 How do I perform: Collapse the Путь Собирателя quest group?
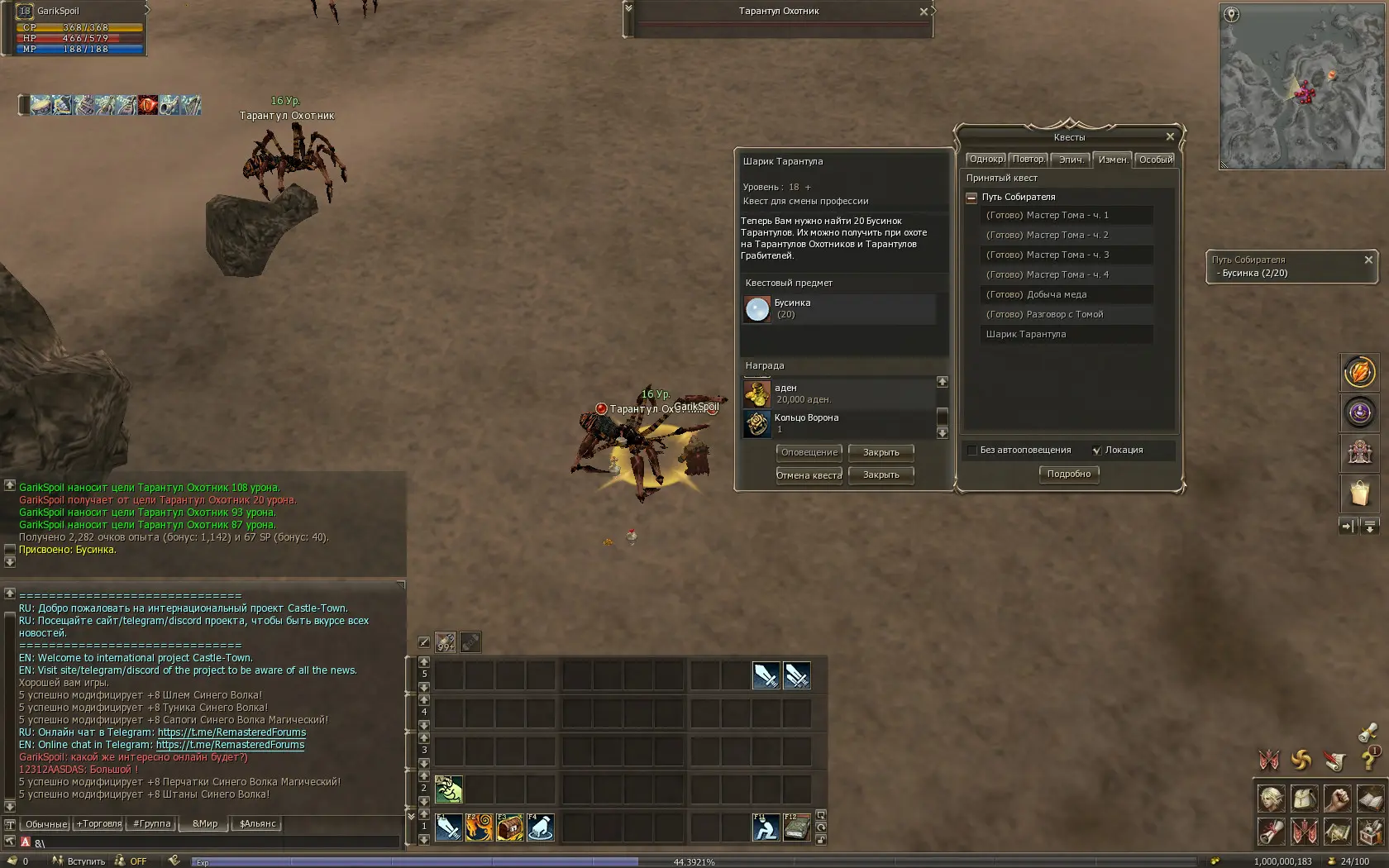971,198
